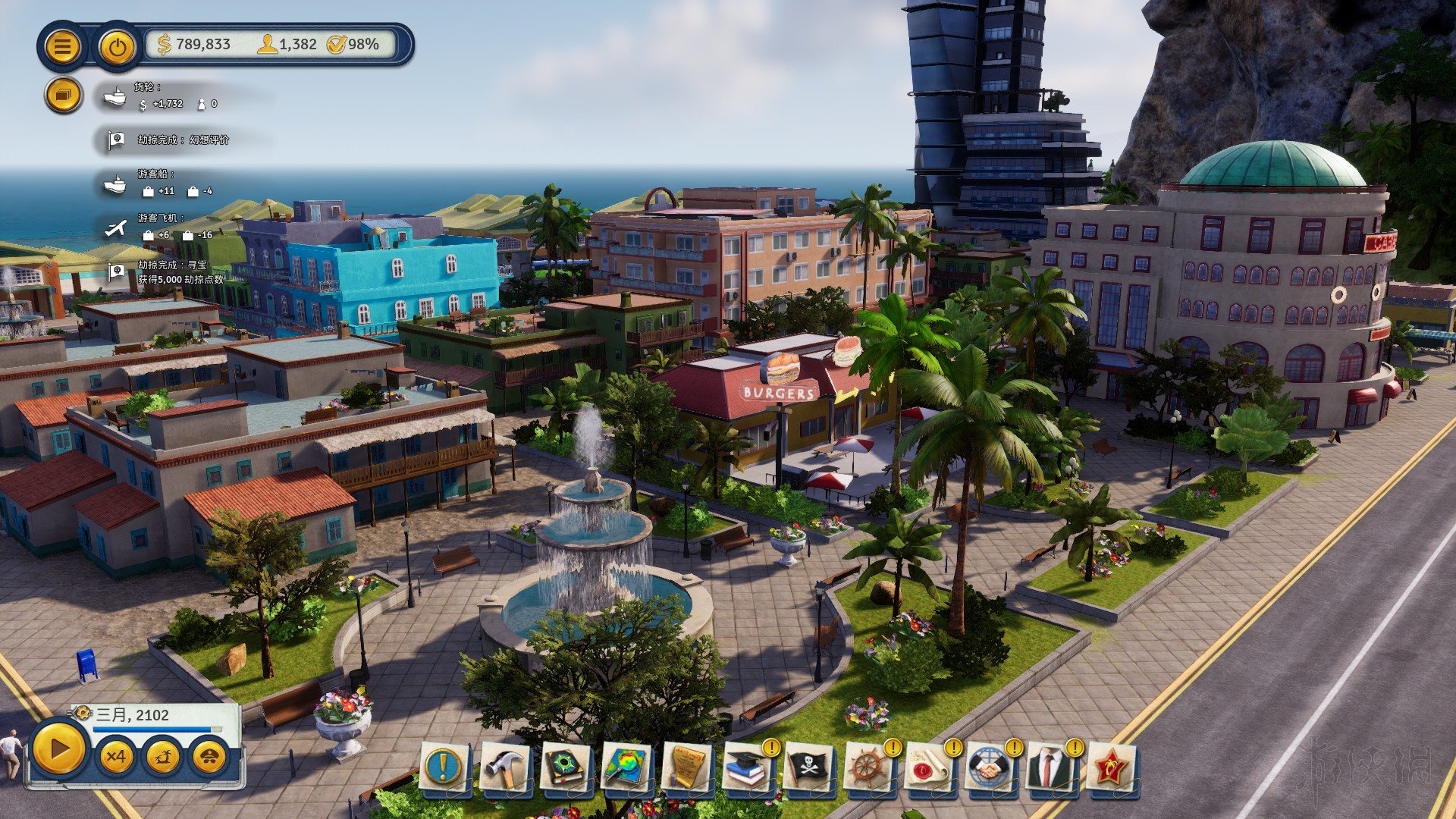
Task: Open the research graduation cap icon
Action: [747, 767]
